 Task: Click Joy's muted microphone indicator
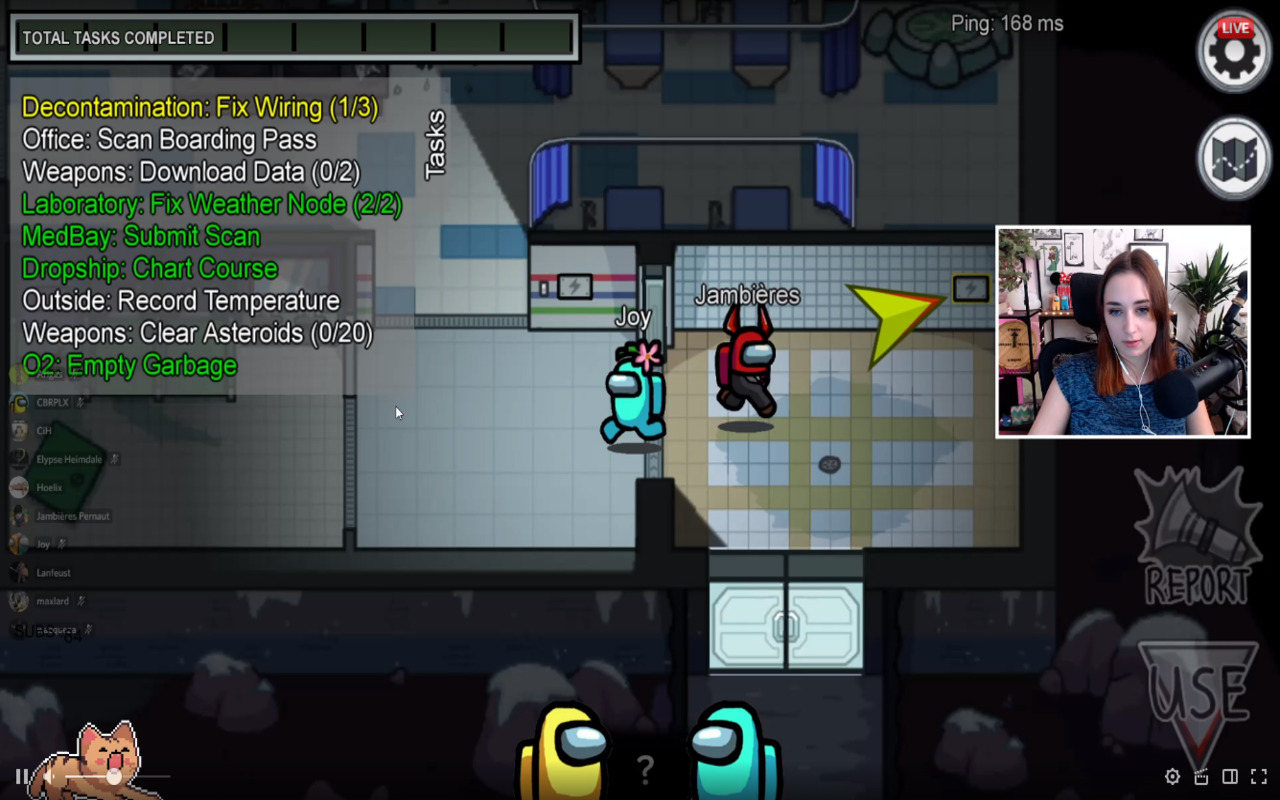(60, 545)
